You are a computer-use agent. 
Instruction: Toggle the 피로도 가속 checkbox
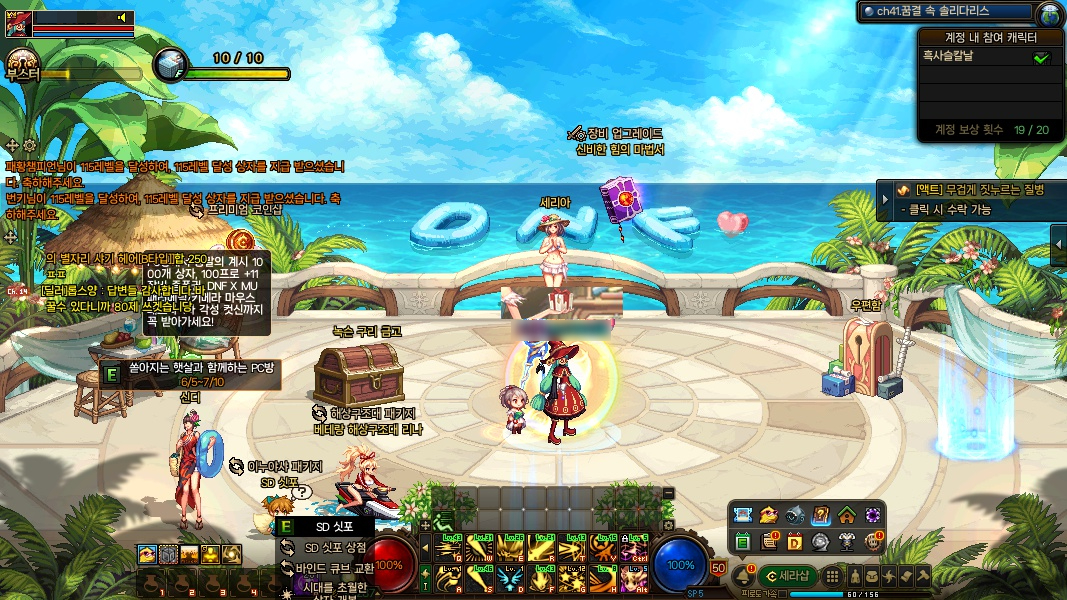coord(782,594)
